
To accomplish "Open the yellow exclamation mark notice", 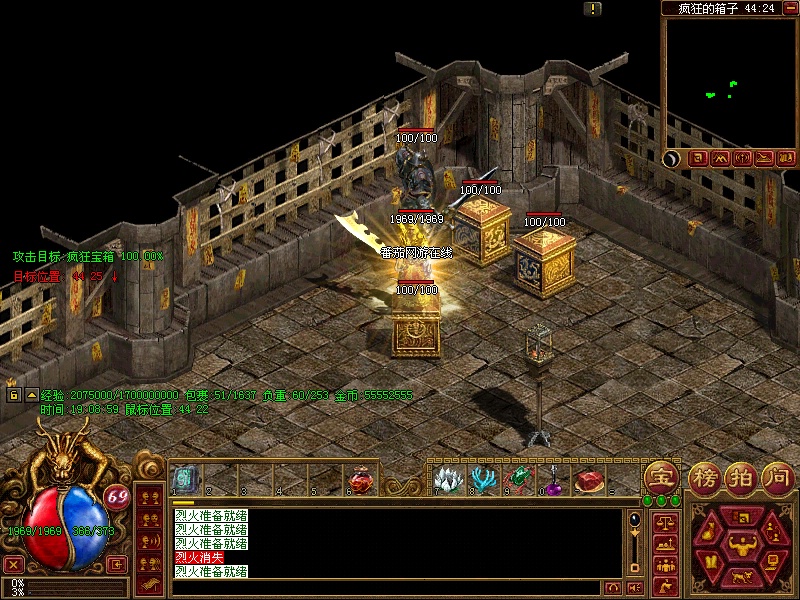I will click(x=594, y=8).
